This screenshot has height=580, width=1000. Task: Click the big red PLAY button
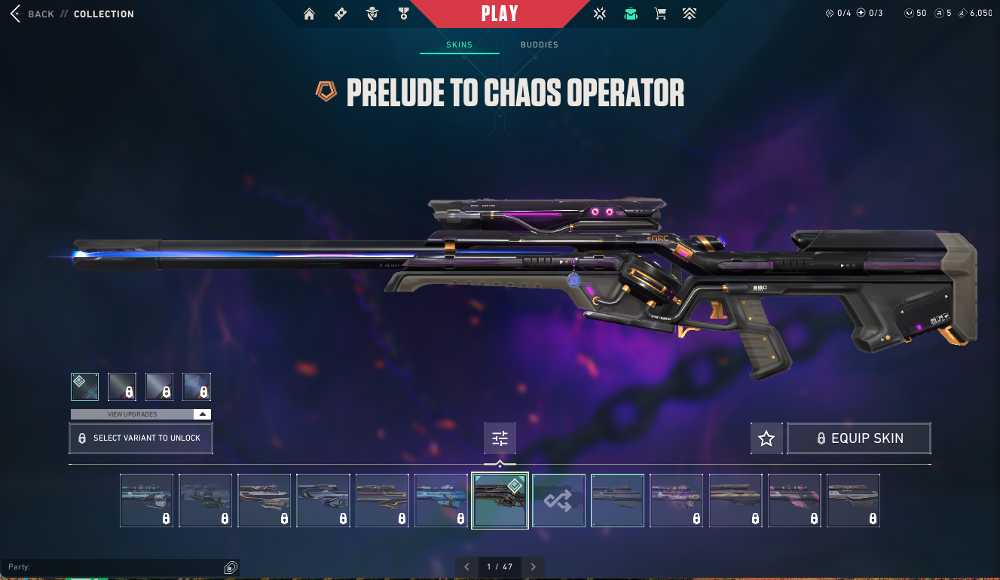[499, 14]
